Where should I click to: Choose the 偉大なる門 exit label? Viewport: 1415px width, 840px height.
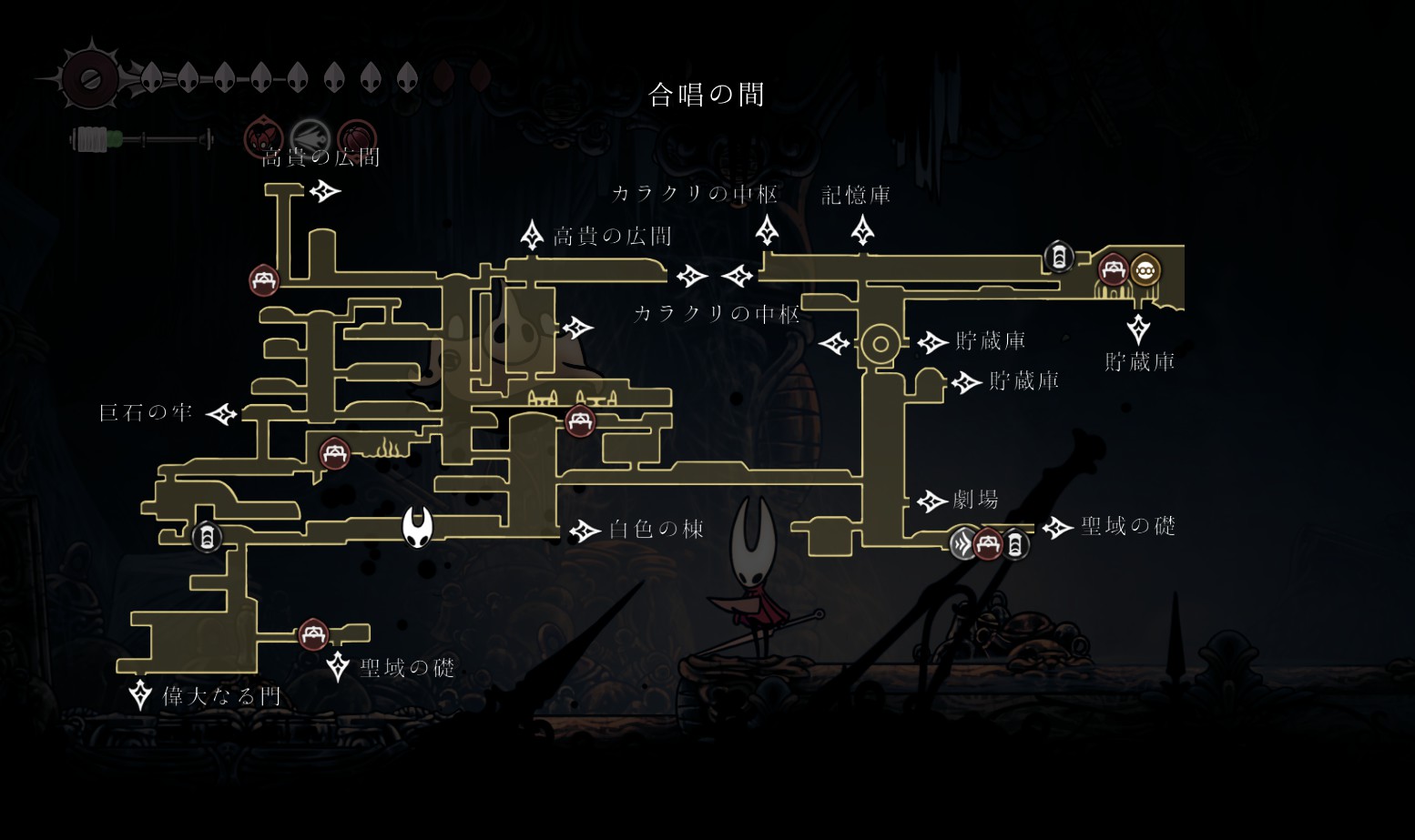221,697
